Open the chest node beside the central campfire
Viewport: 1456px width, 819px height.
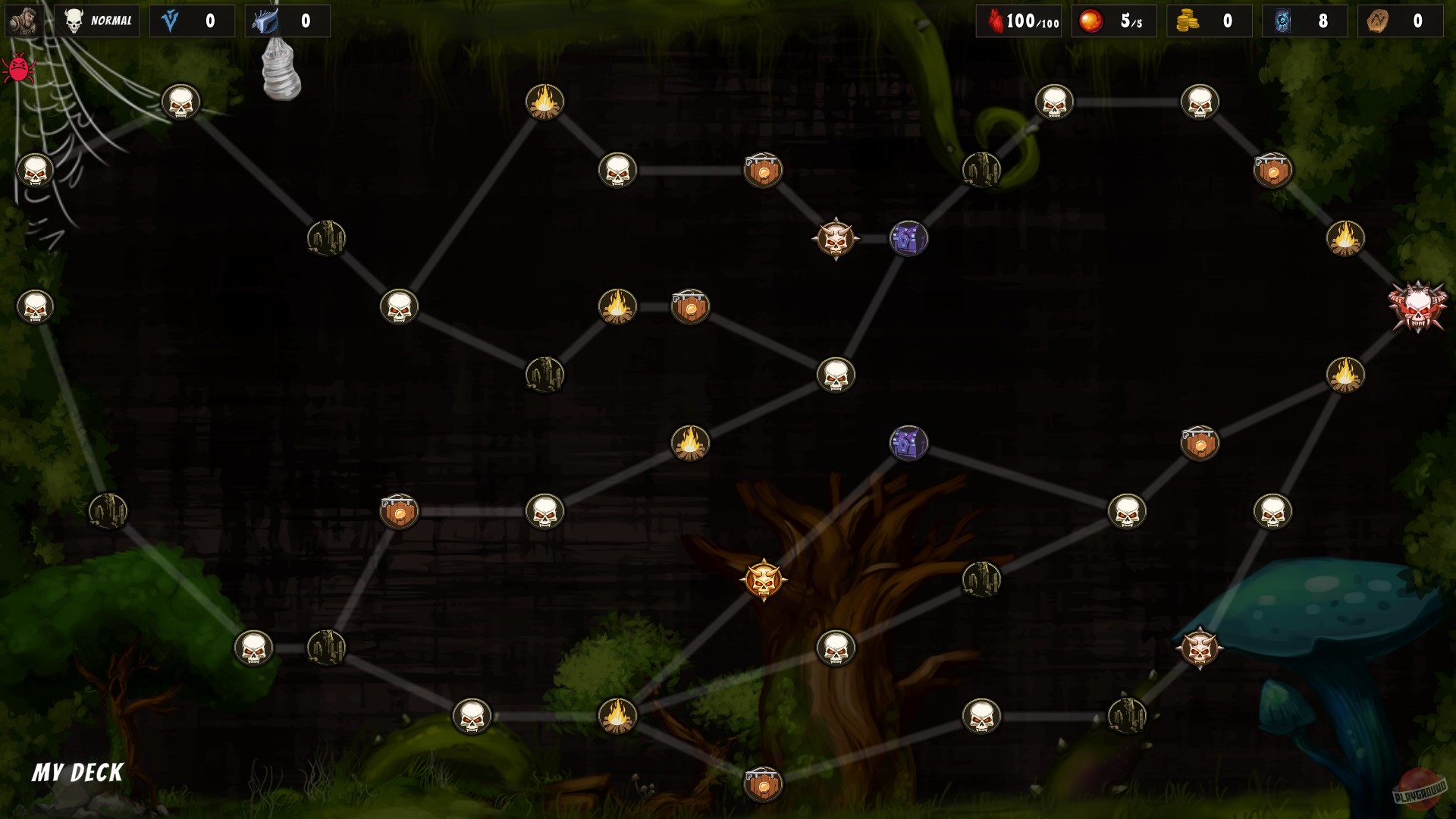(x=691, y=306)
